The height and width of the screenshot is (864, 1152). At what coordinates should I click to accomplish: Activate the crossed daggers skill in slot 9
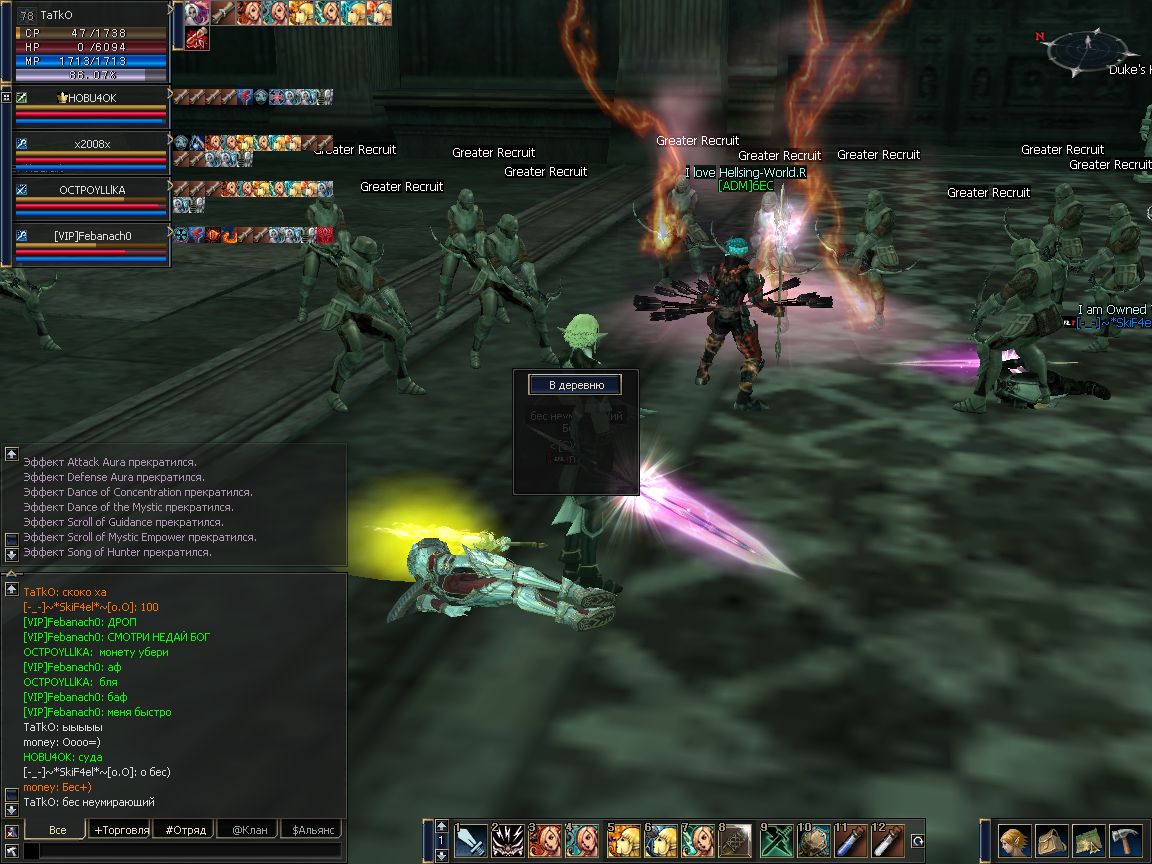click(777, 840)
